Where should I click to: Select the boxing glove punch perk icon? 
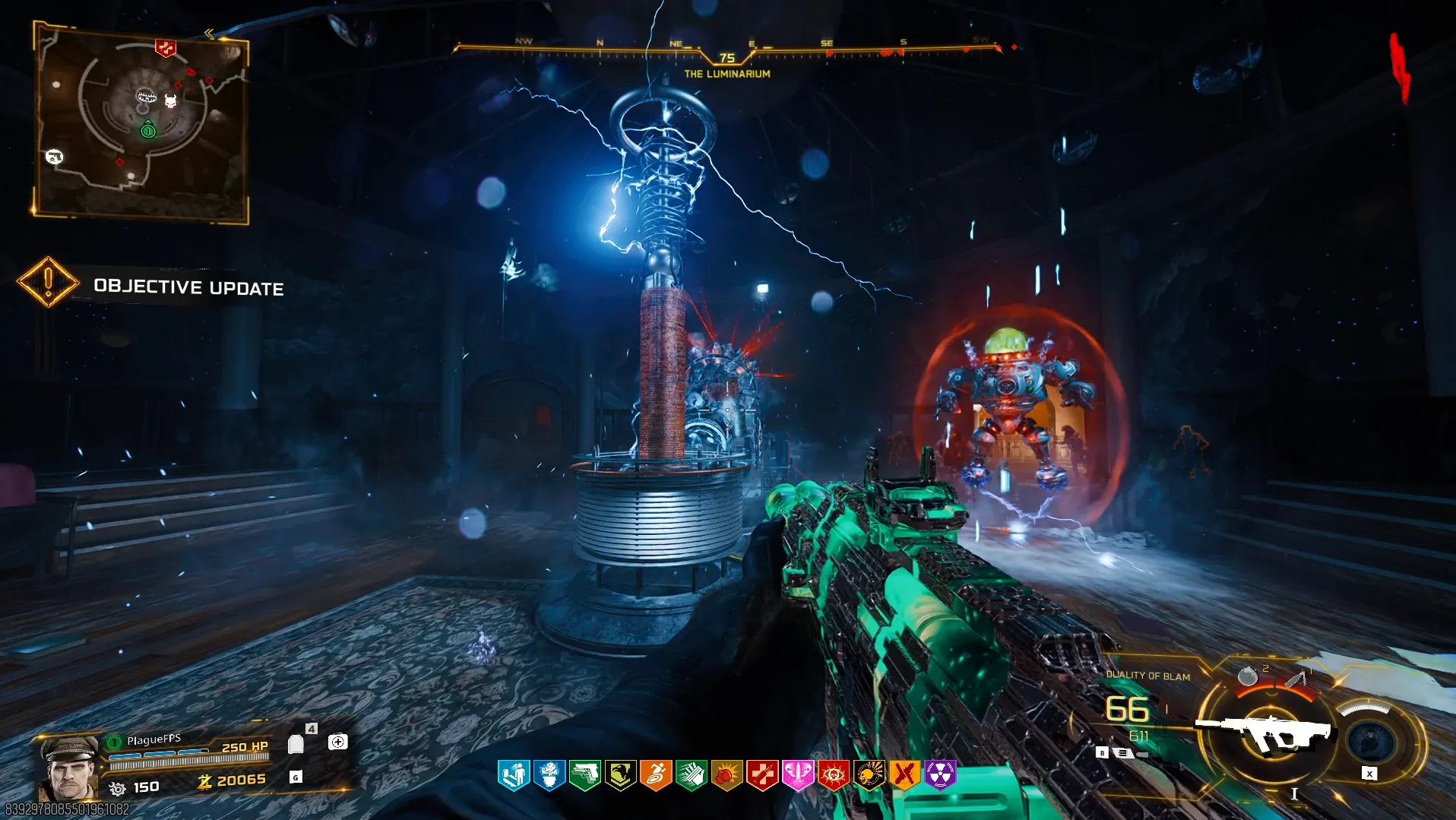(726, 775)
